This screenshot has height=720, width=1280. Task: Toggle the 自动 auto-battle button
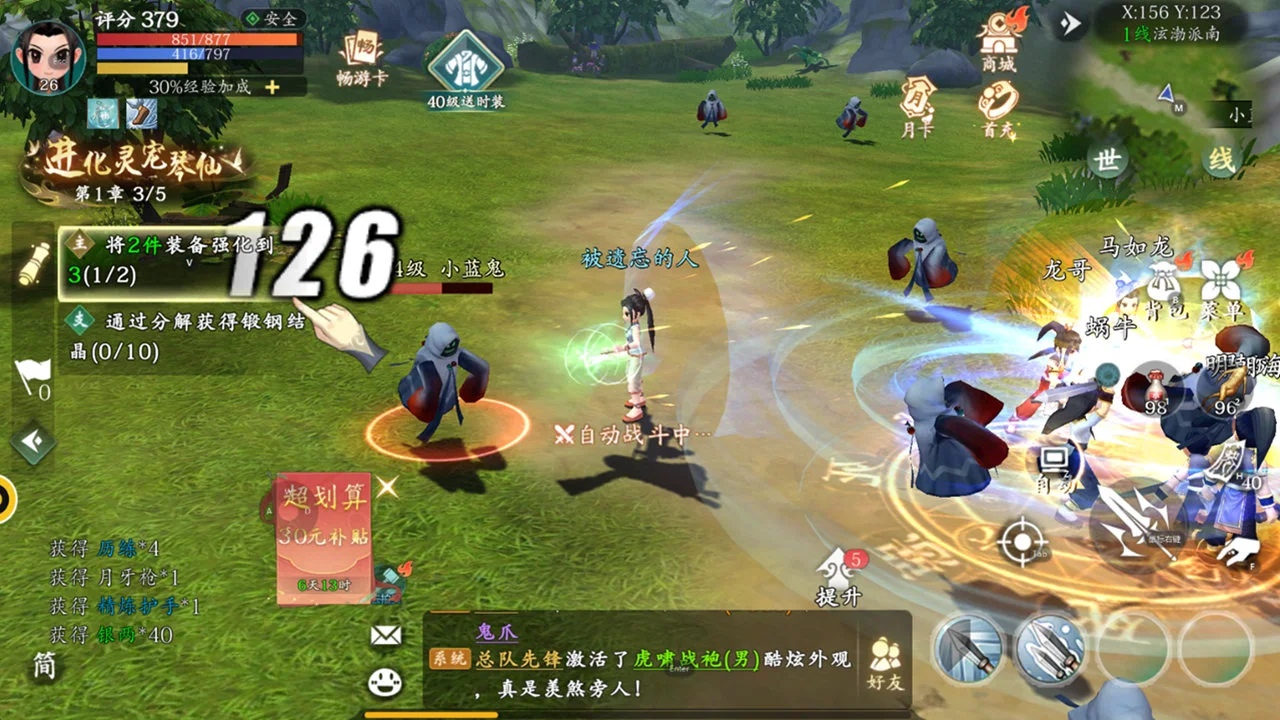(x=1055, y=468)
